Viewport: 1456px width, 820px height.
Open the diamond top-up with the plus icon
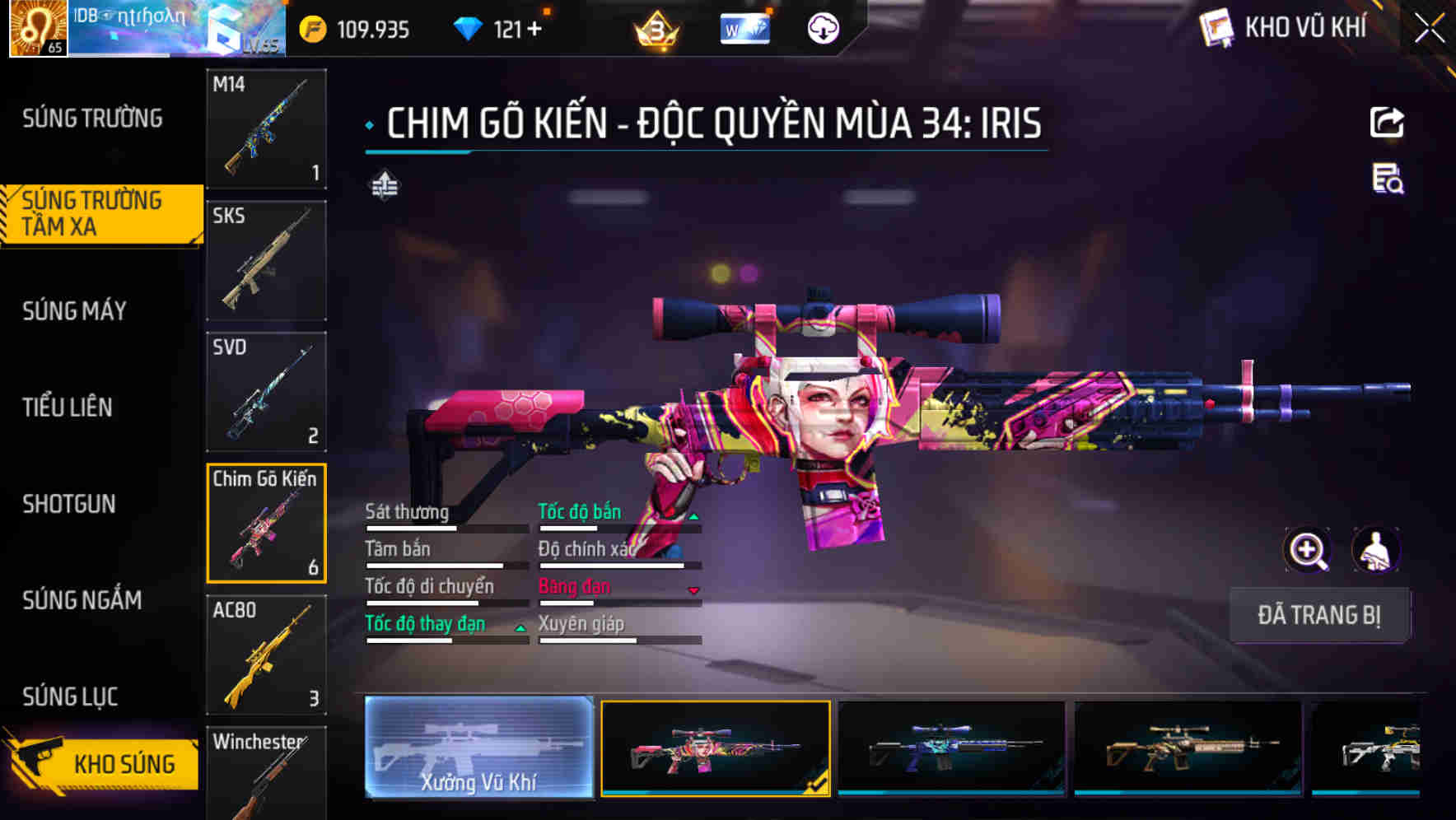[536, 28]
